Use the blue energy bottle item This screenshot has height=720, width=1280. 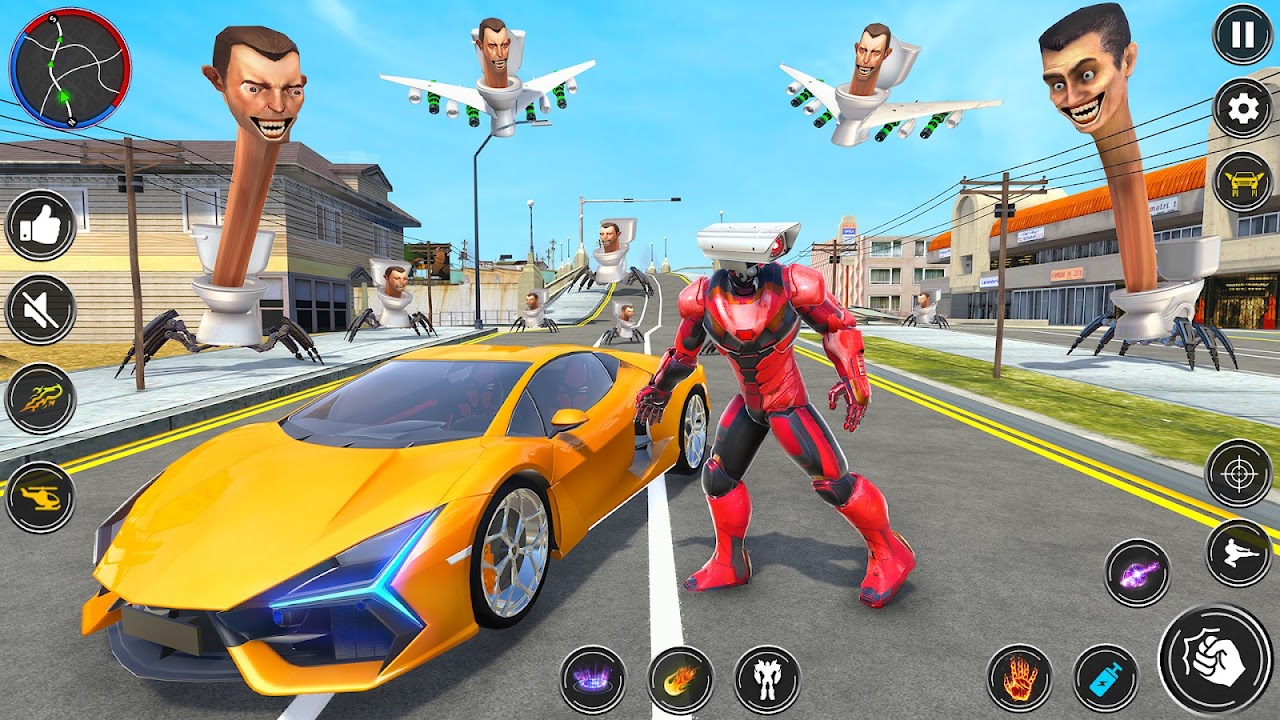1106,678
